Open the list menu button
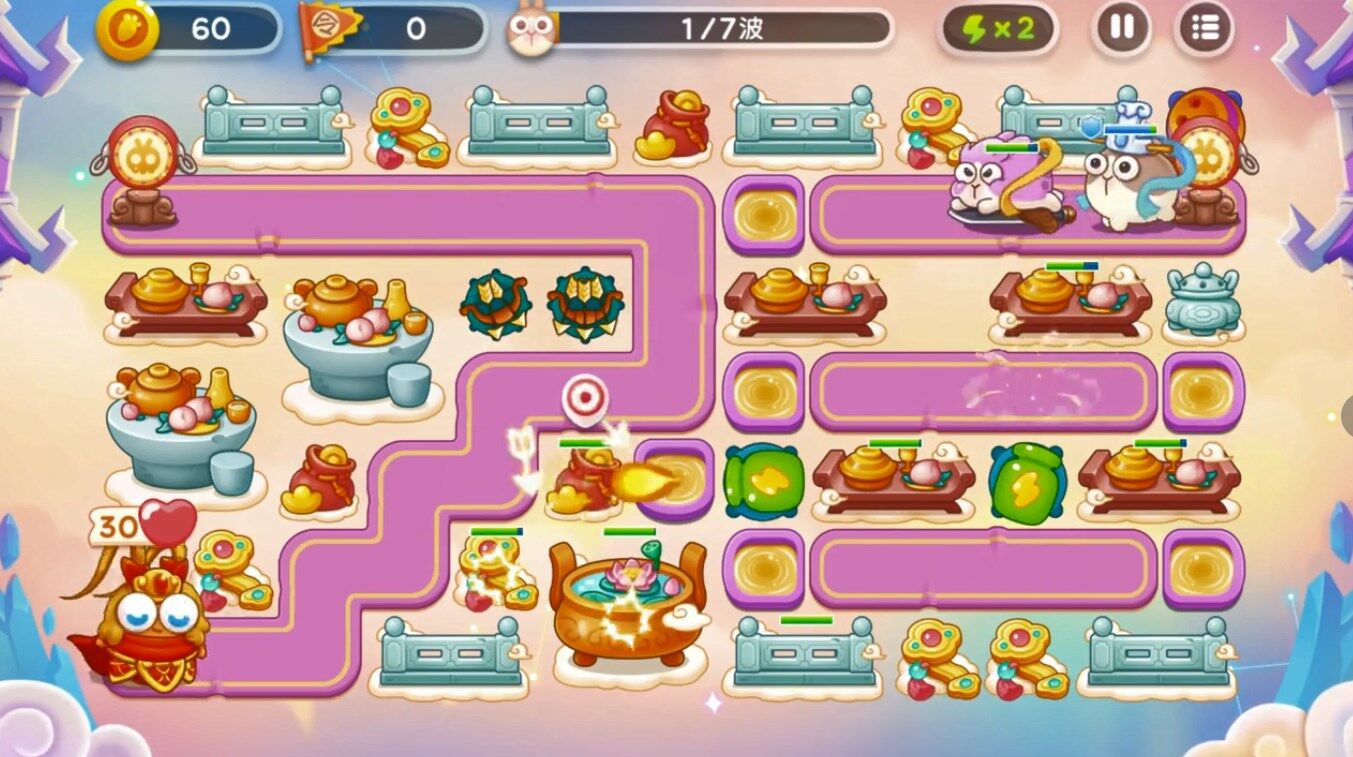The width and height of the screenshot is (1353, 757). tap(1205, 28)
